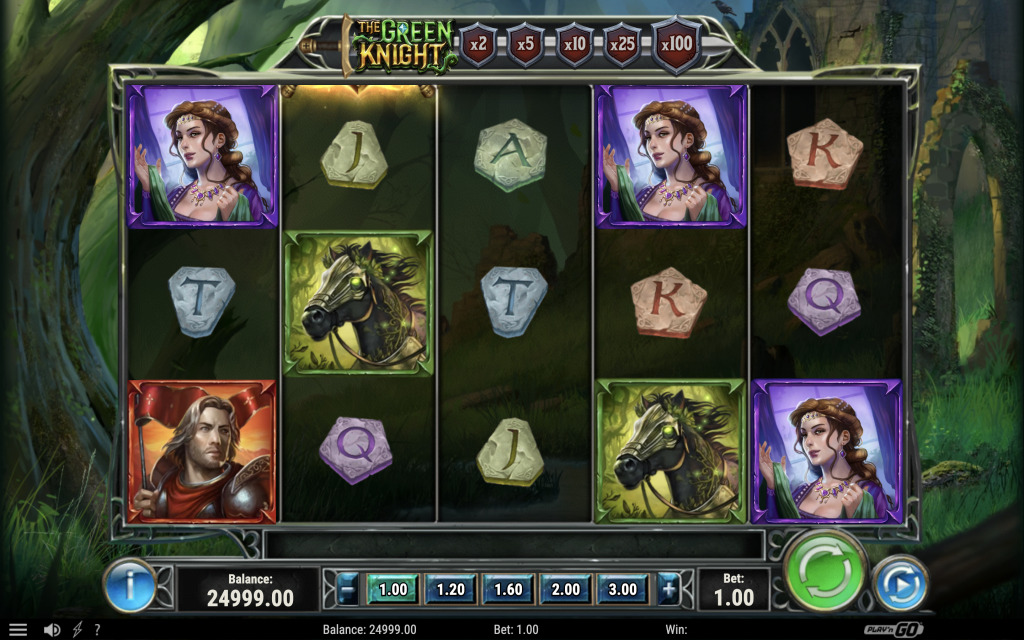1024x640 pixels.
Task: Choose the 1.20 bet amount
Action: click(450, 589)
